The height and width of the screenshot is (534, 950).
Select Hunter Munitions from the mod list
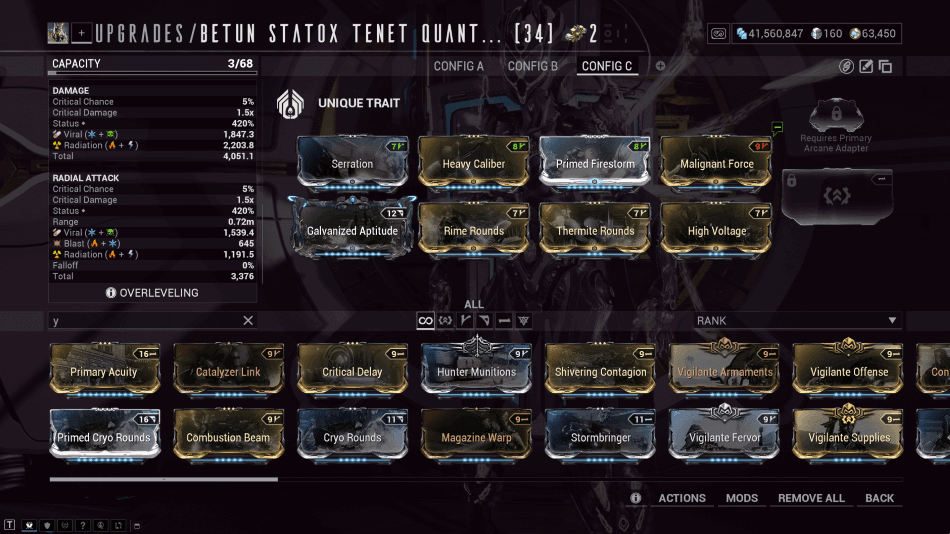[x=476, y=369]
